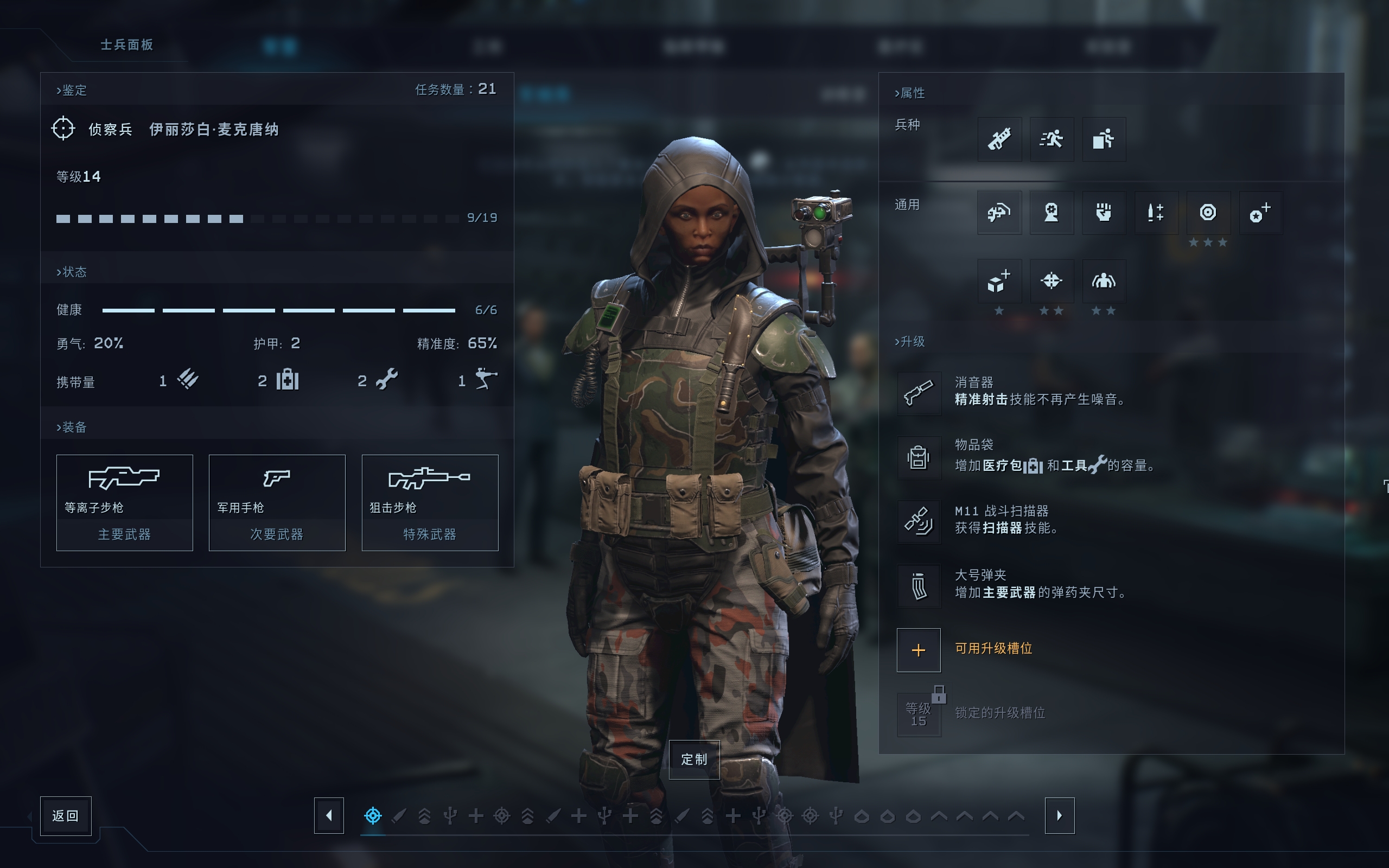Select the 物品袋 backpack upgrade icon
This screenshot has height=868, width=1389.
tap(919, 457)
